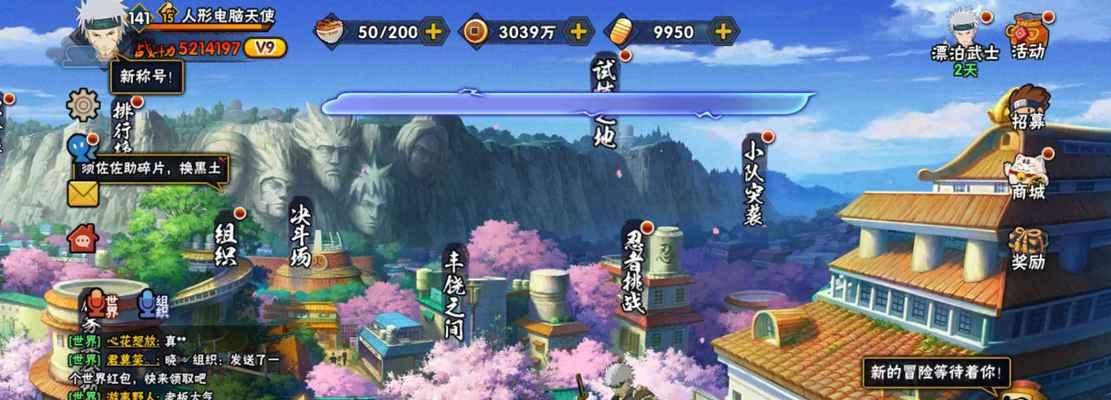Add gold ingots using plus button
This screenshot has height=400, width=1111.
pyautogui.click(x=723, y=31)
